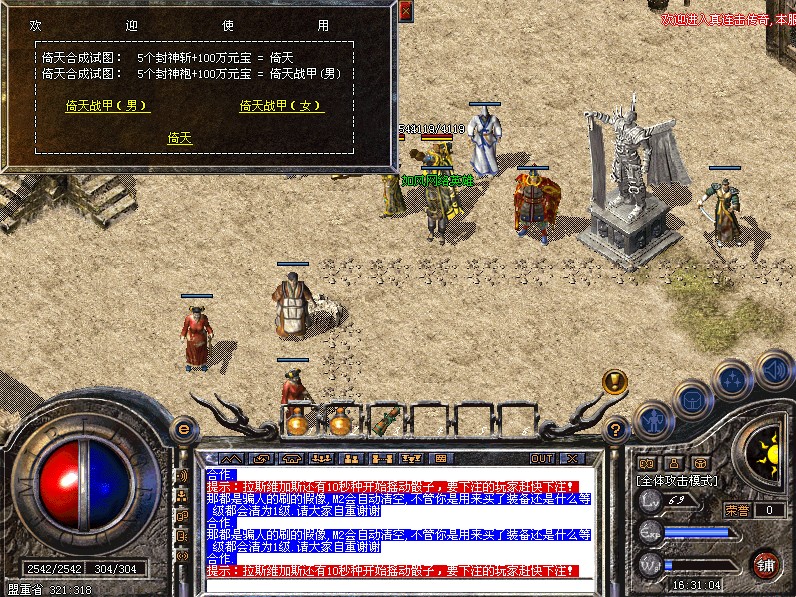Choose the 倚天战甲（女） link
This screenshot has width=796, height=597.
click(x=282, y=106)
